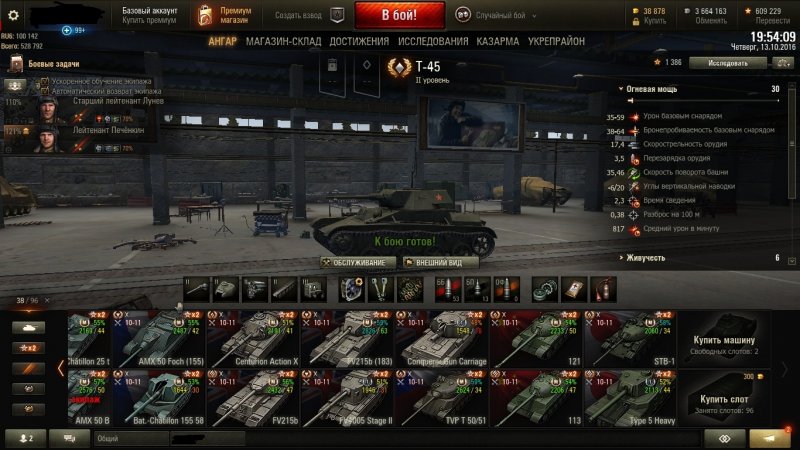Image resolution: width=800 pixels, height=450 pixels.
Task: Open the settings gear menu
Action: (14, 15)
